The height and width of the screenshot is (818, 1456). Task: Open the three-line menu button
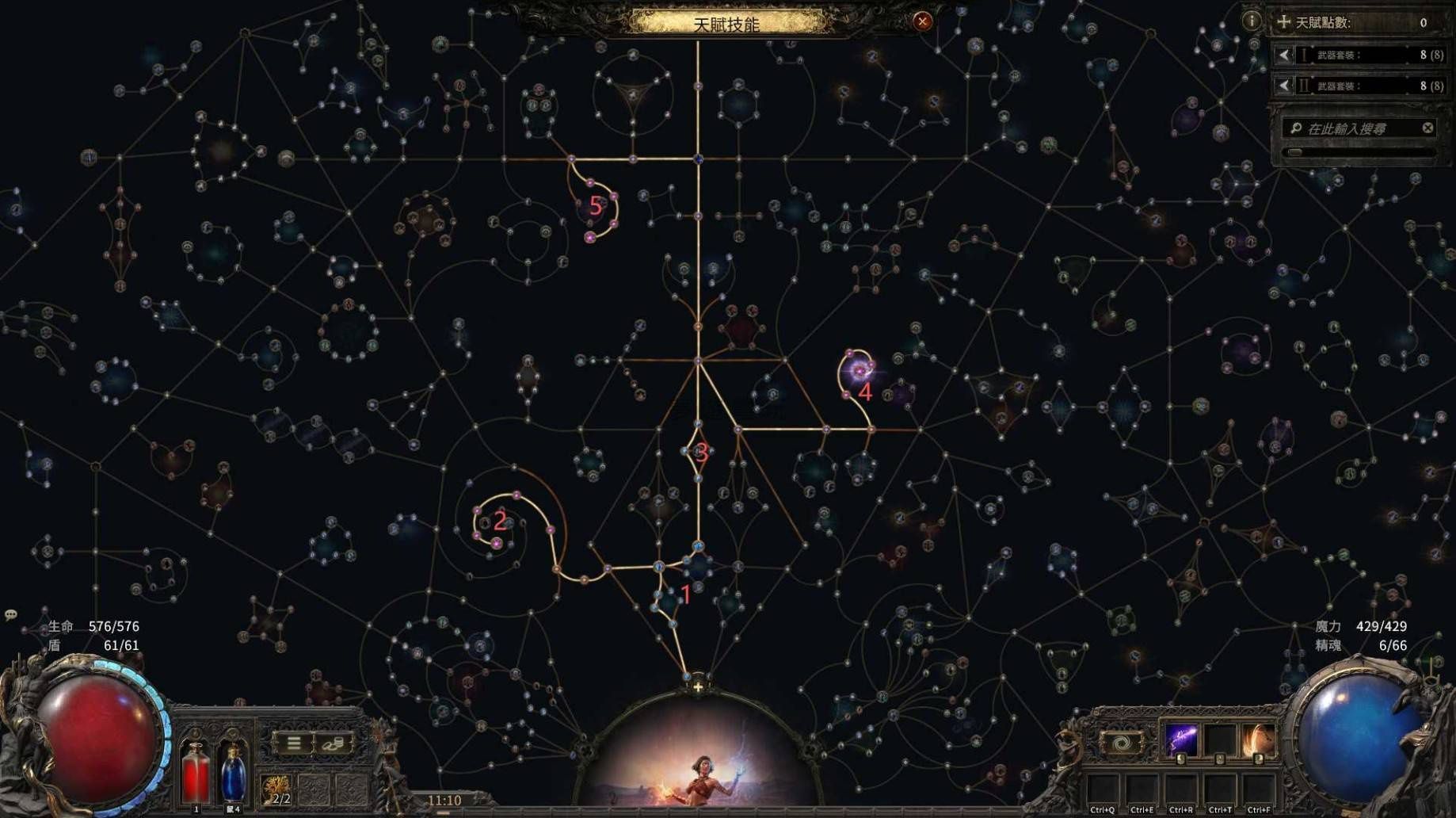point(294,743)
